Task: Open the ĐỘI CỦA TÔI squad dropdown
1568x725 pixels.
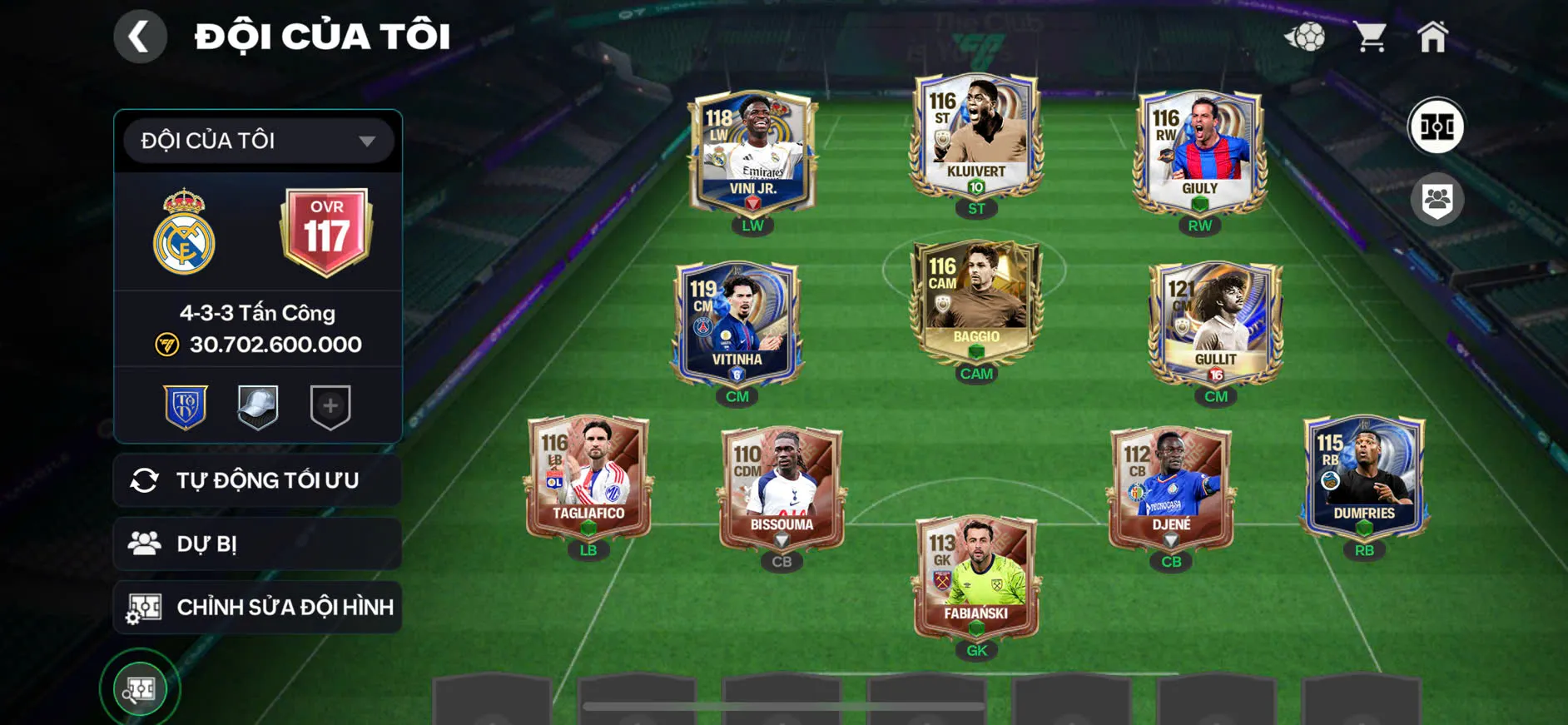Action: tap(256, 140)
